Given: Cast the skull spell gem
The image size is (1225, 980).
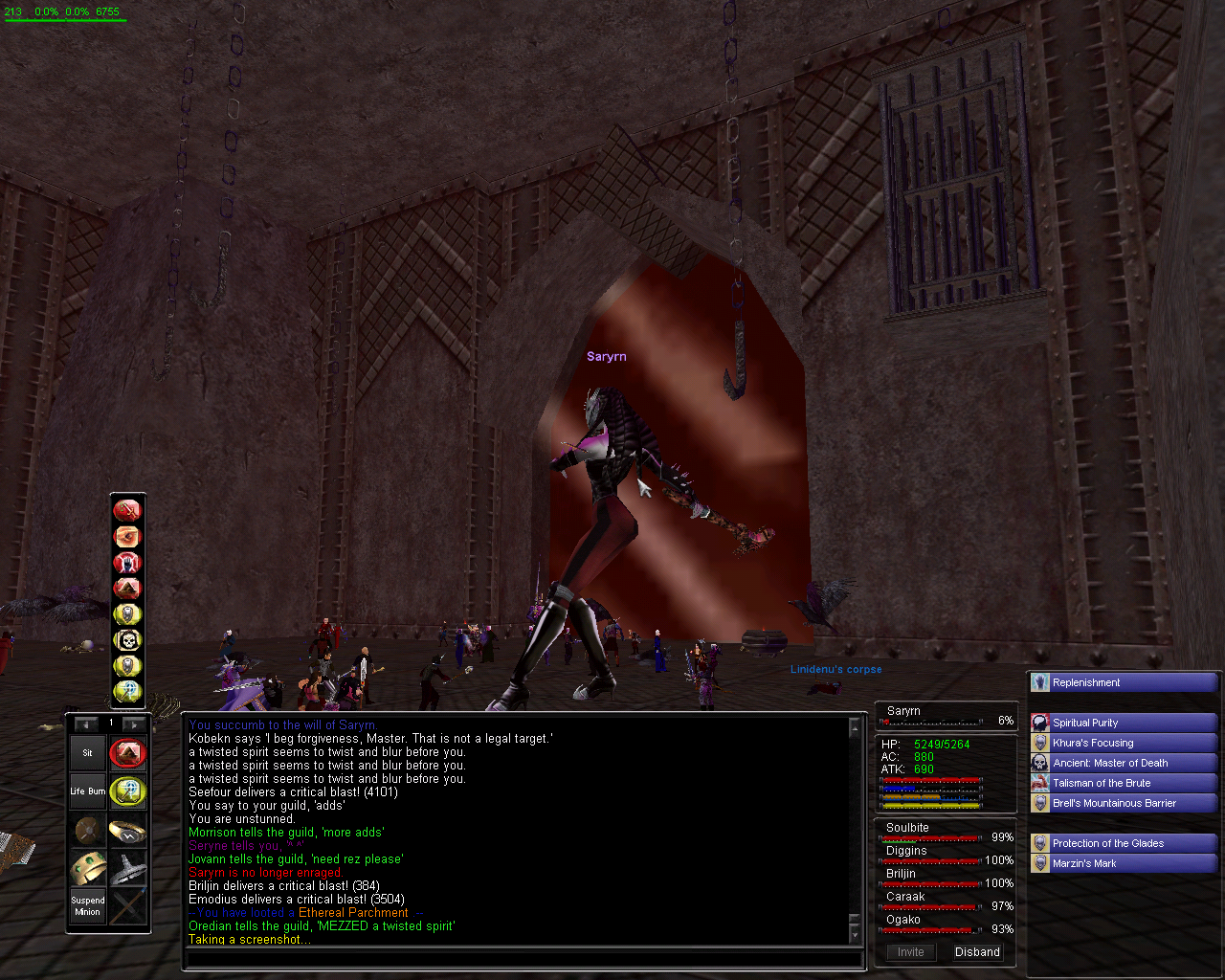Looking at the screenshot, I should coord(127,639).
